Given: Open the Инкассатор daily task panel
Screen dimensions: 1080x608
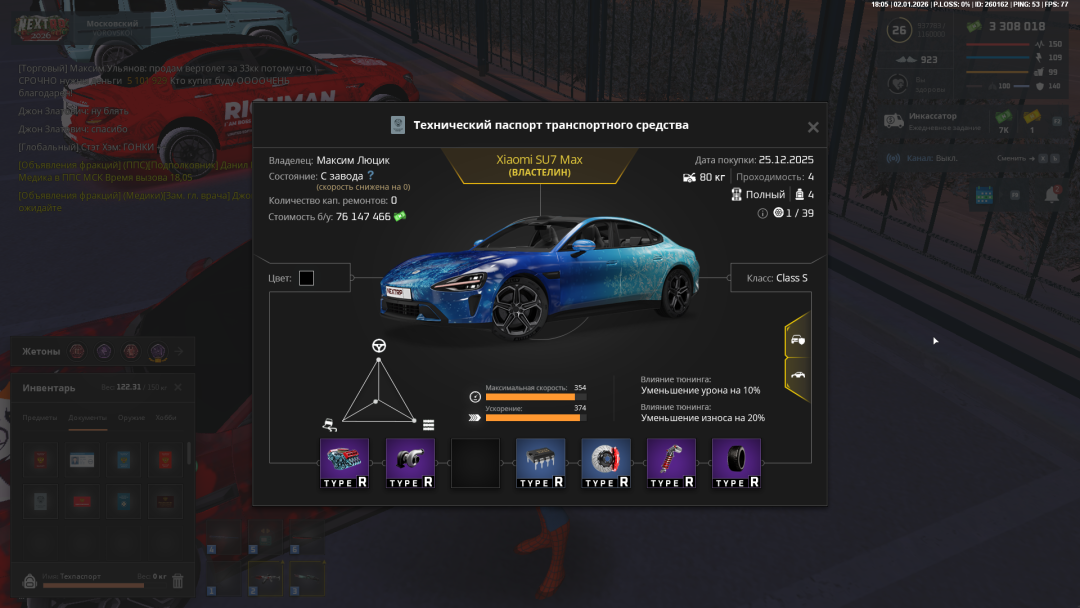Looking at the screenshot, I should pos(930,121).
